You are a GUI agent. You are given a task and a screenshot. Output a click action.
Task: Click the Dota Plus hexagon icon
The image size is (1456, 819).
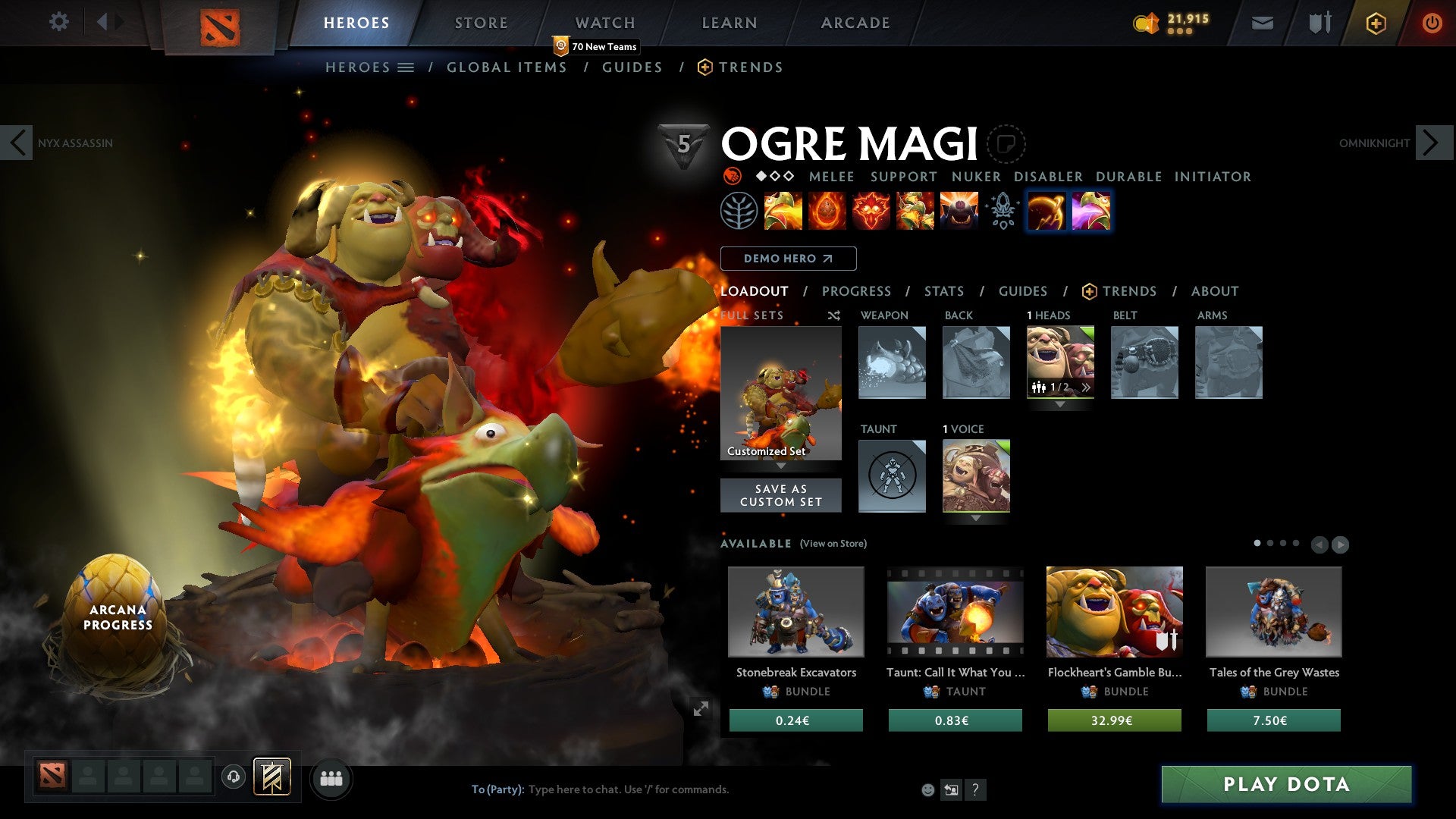point(1375,23)
